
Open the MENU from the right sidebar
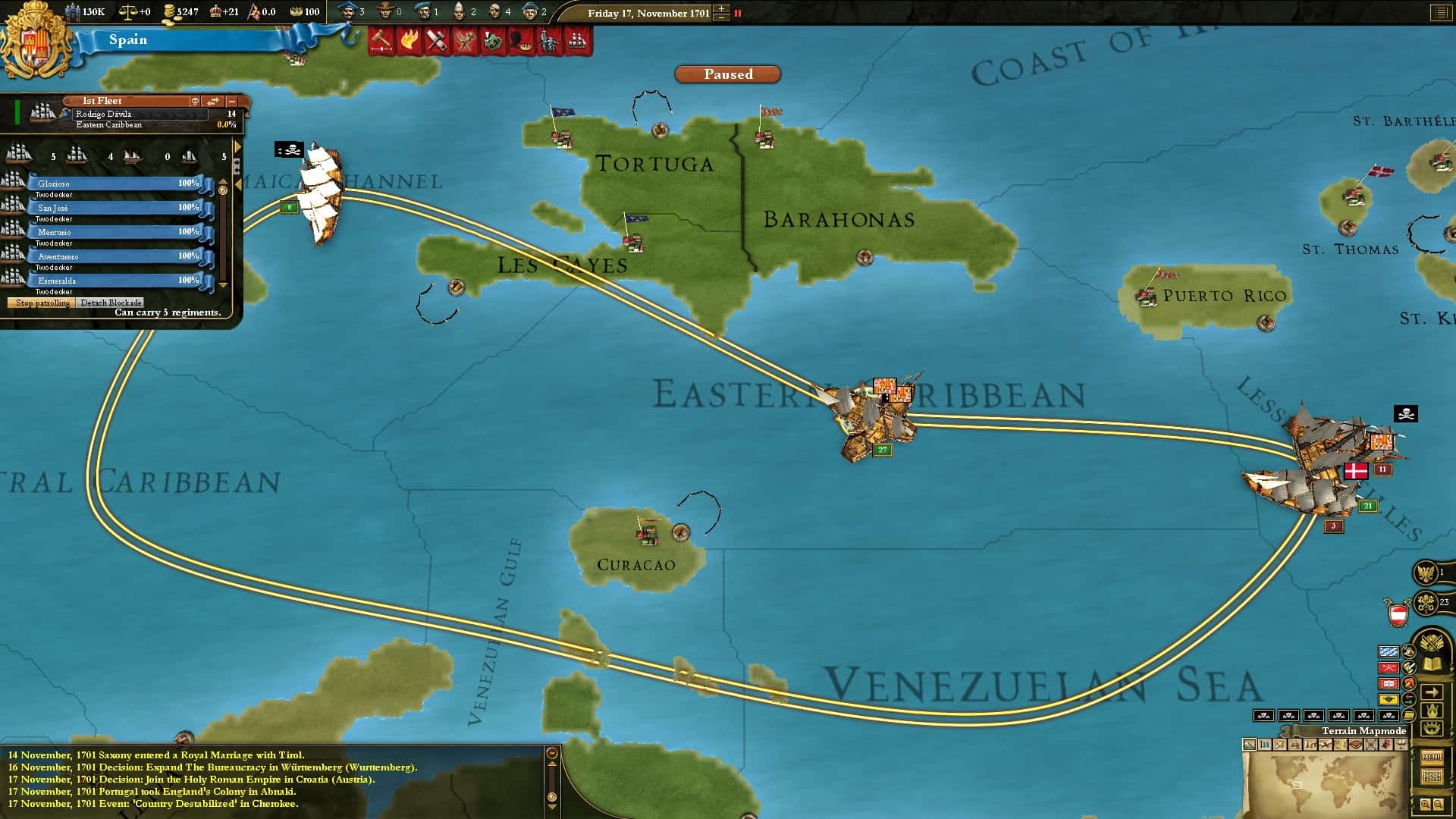[1432, 757]
